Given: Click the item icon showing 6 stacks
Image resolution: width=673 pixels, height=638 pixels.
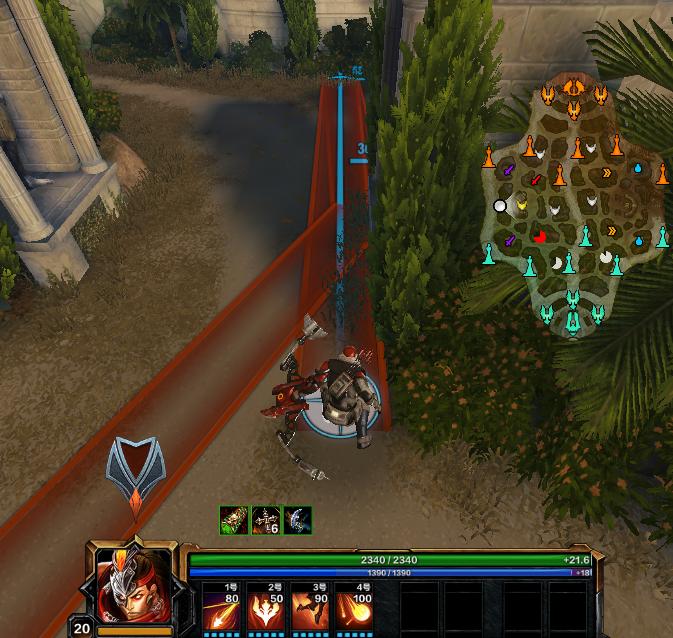Looking at the screenshot, I should pos(266,521).
